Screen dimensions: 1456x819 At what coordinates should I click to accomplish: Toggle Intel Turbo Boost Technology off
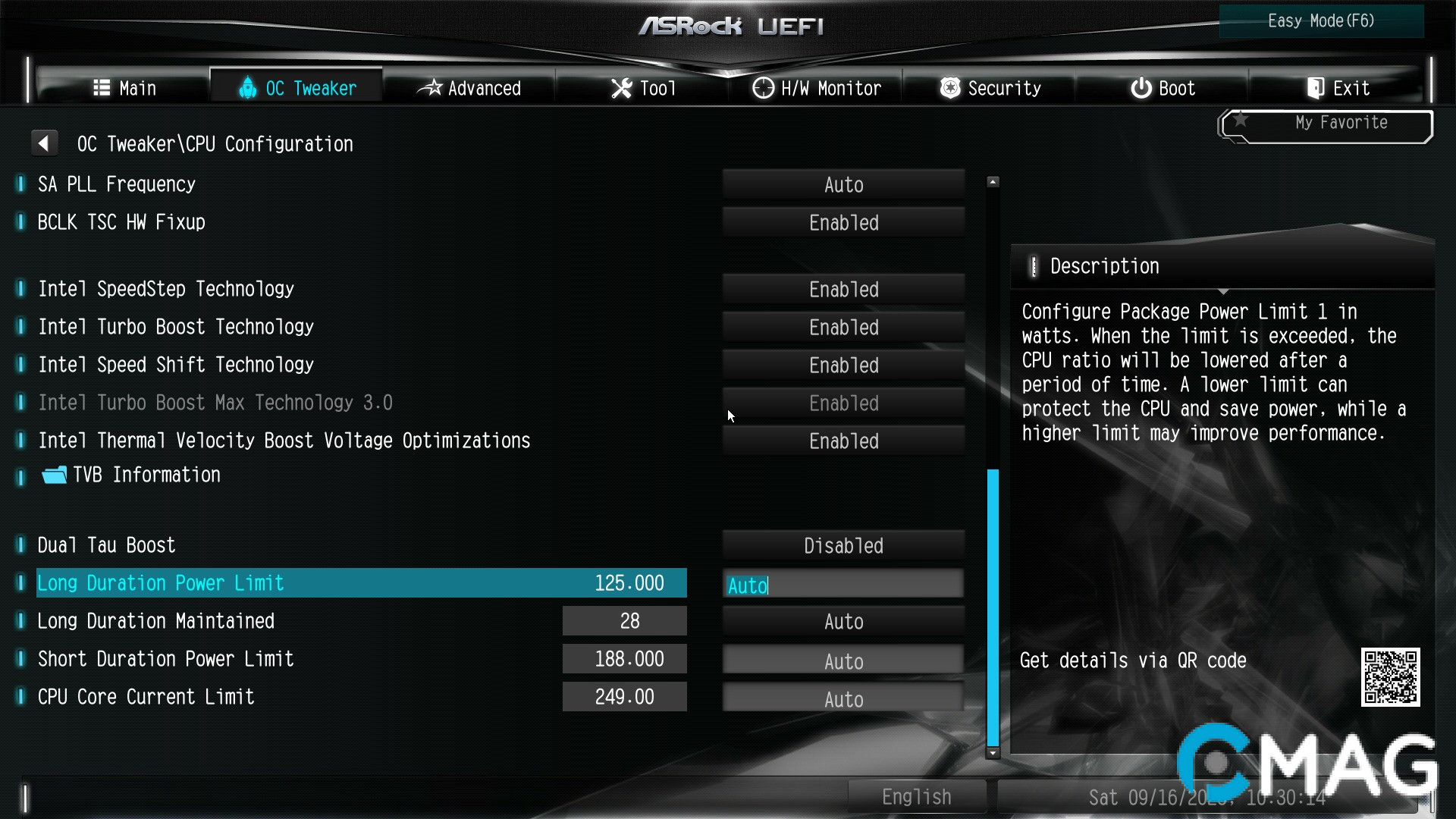[843, 327]
